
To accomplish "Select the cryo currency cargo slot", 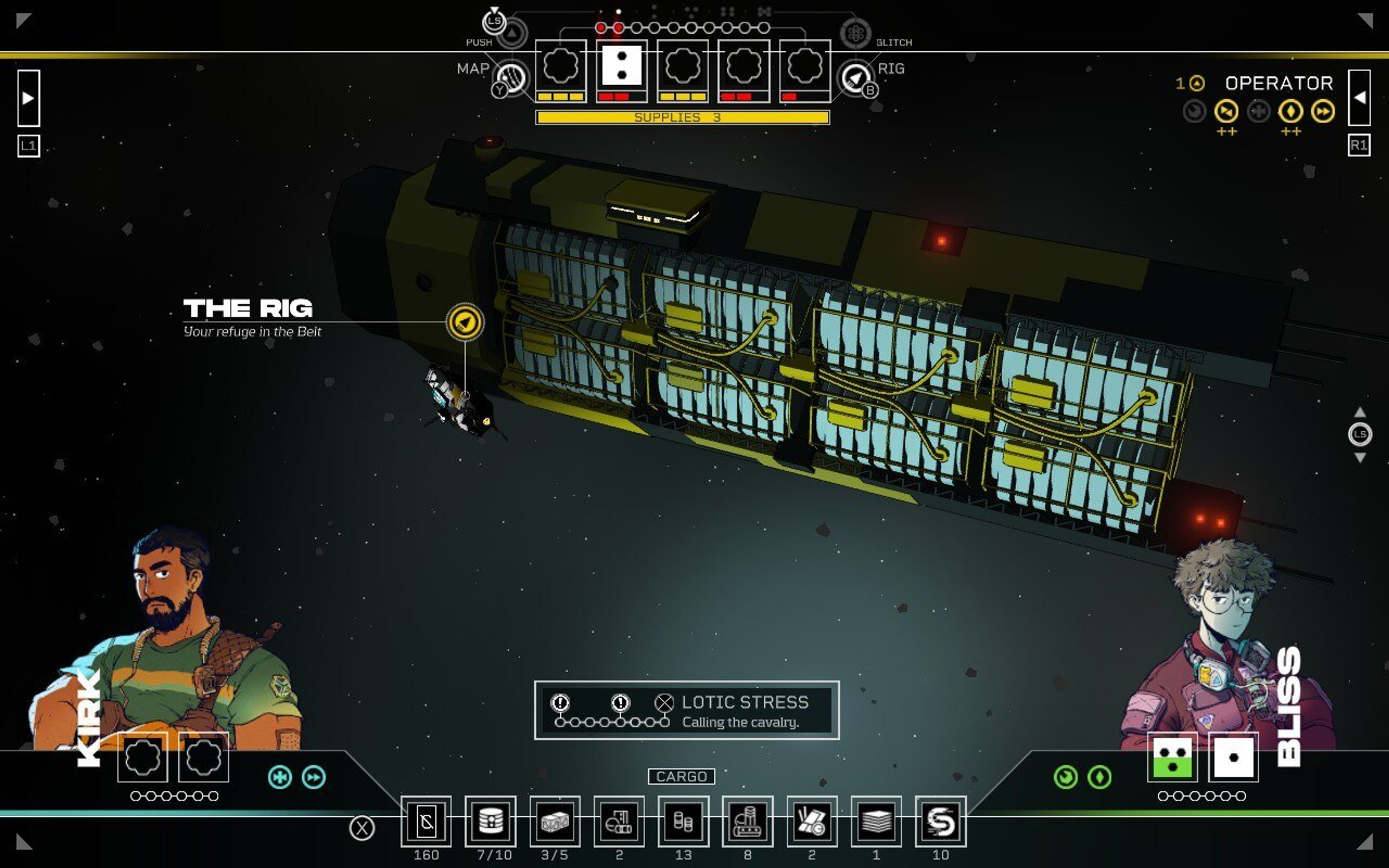I will point(426,821).
